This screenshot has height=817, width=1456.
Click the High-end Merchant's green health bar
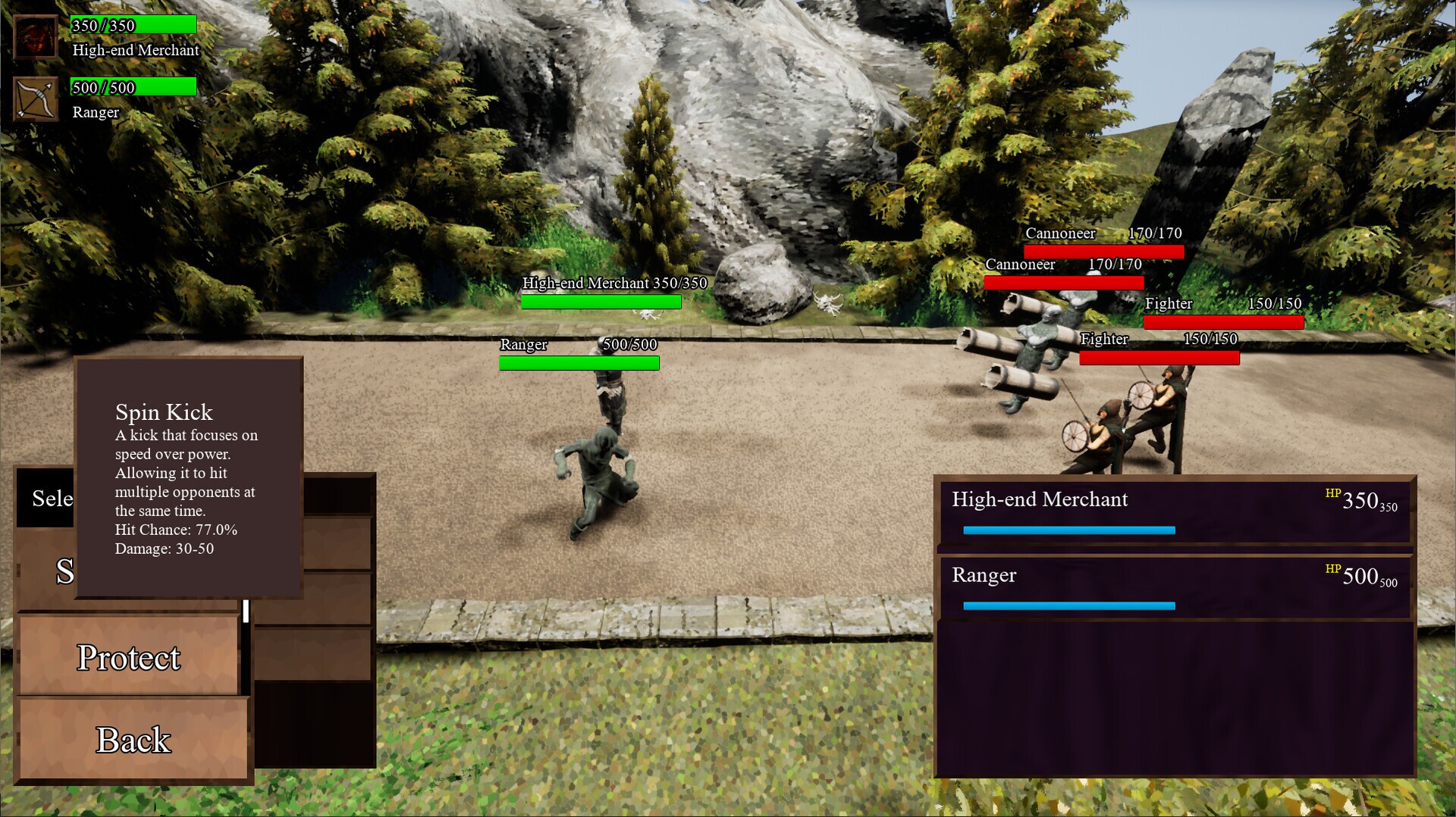[x=601, y=302]
